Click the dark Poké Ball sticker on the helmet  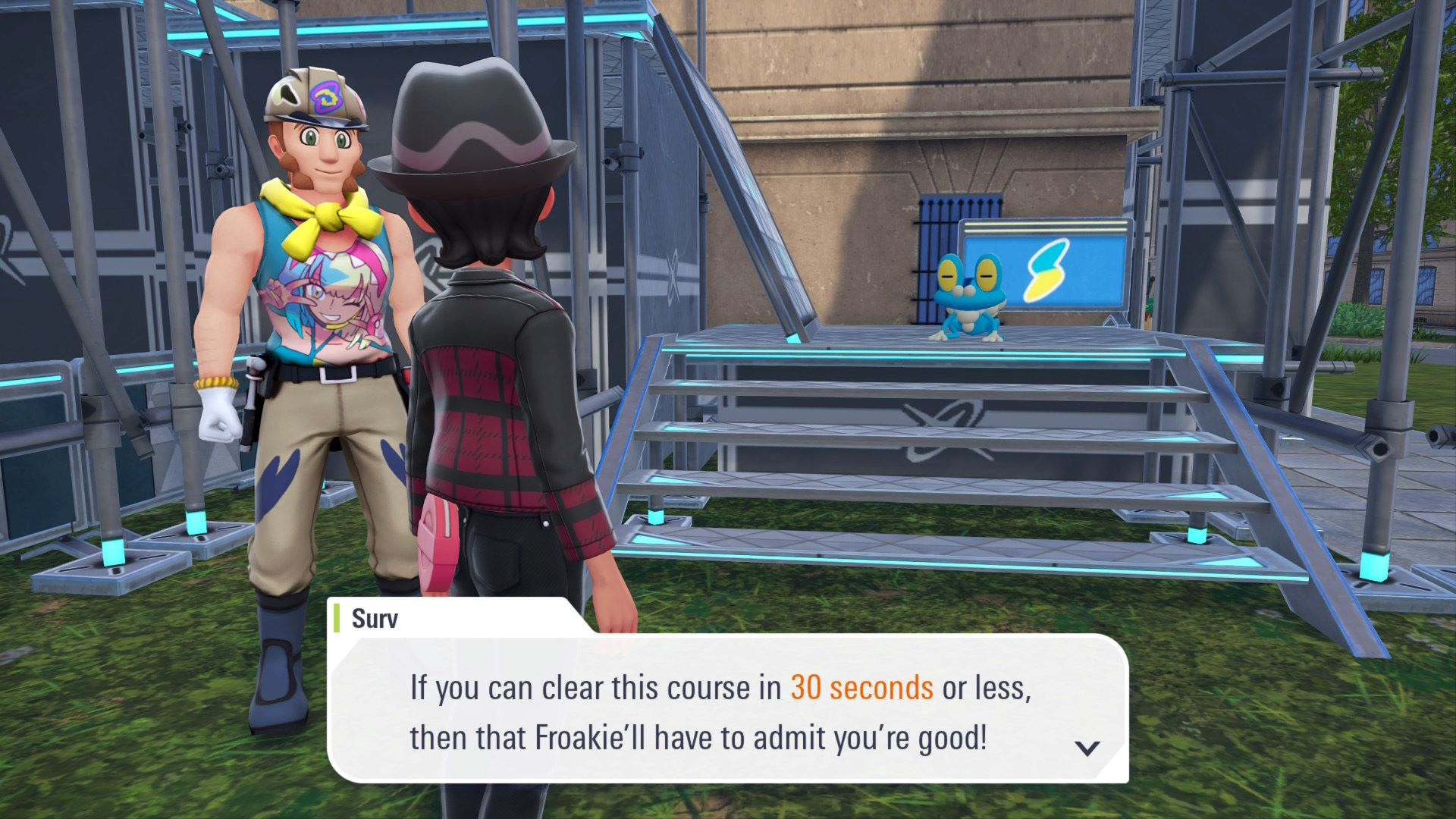click(x=287, y=96)
